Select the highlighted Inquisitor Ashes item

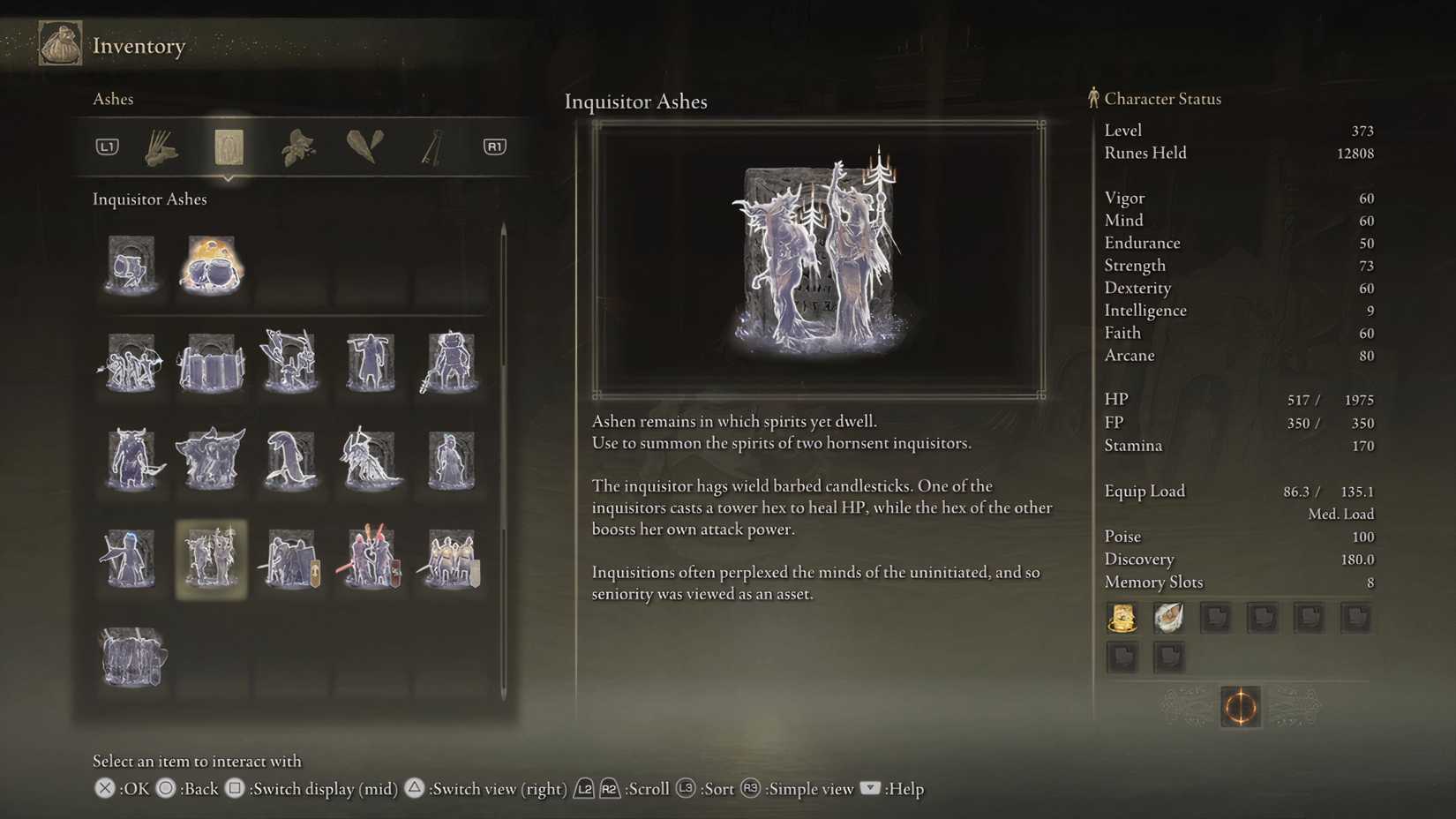211,560
